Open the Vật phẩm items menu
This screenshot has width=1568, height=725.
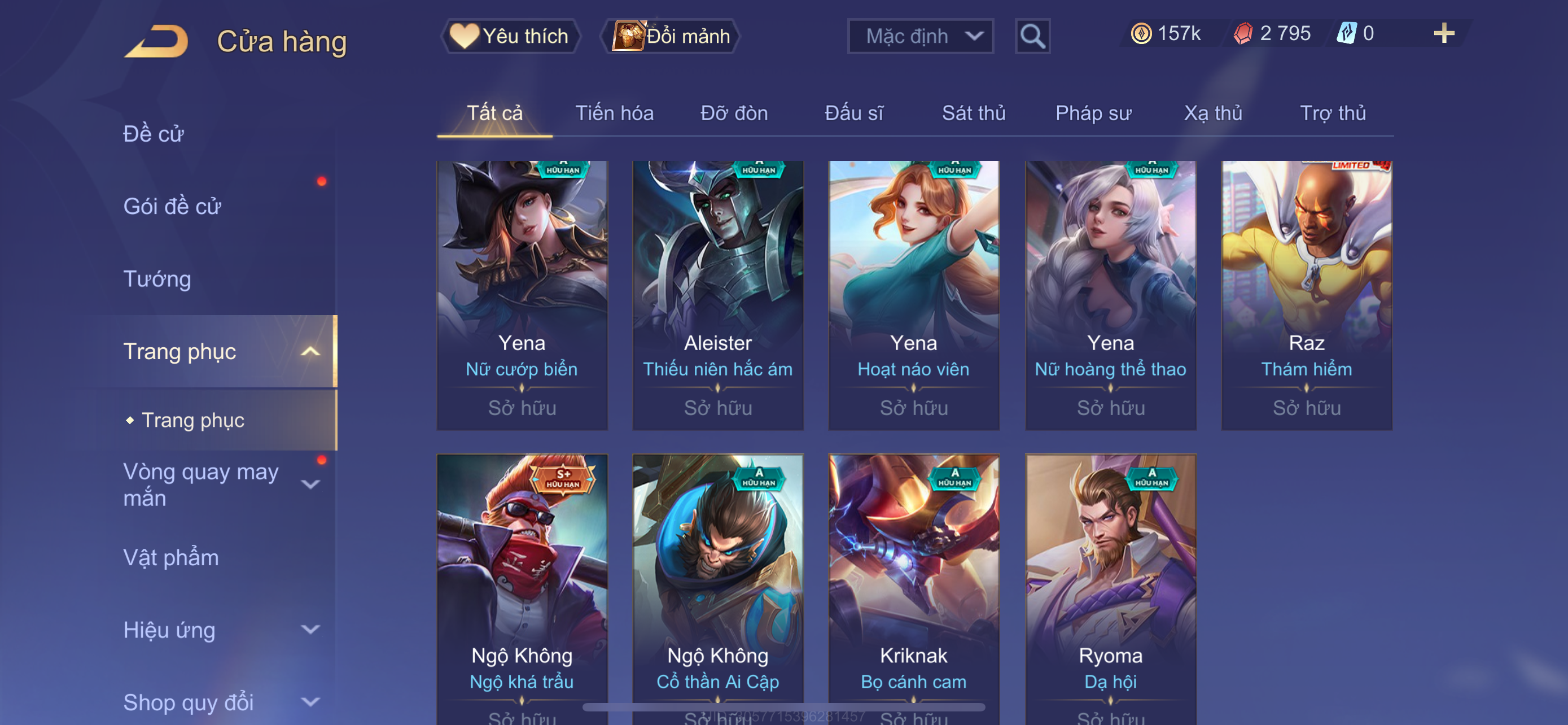171,558
